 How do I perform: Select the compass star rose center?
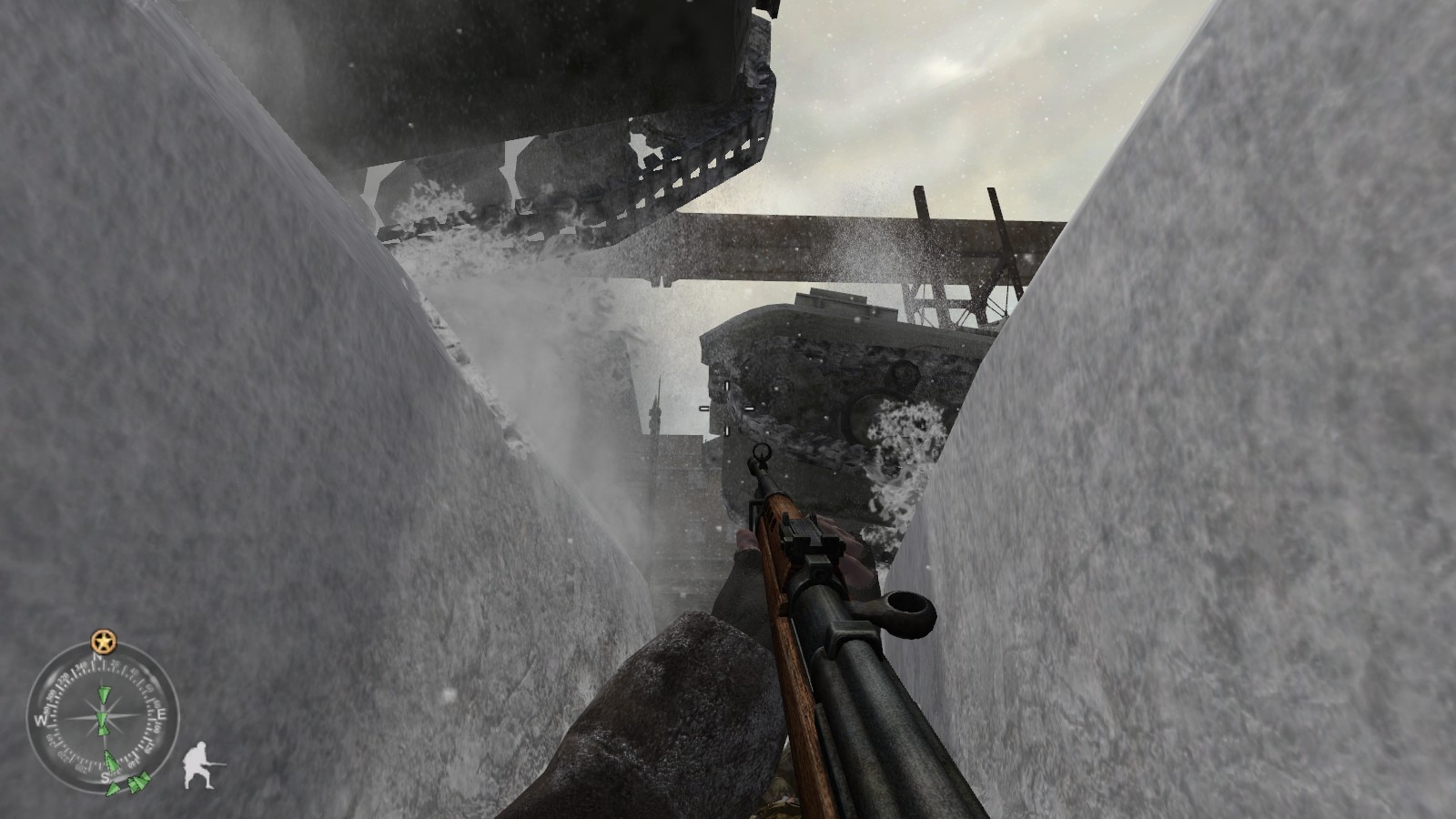click(x=101, y=716)
